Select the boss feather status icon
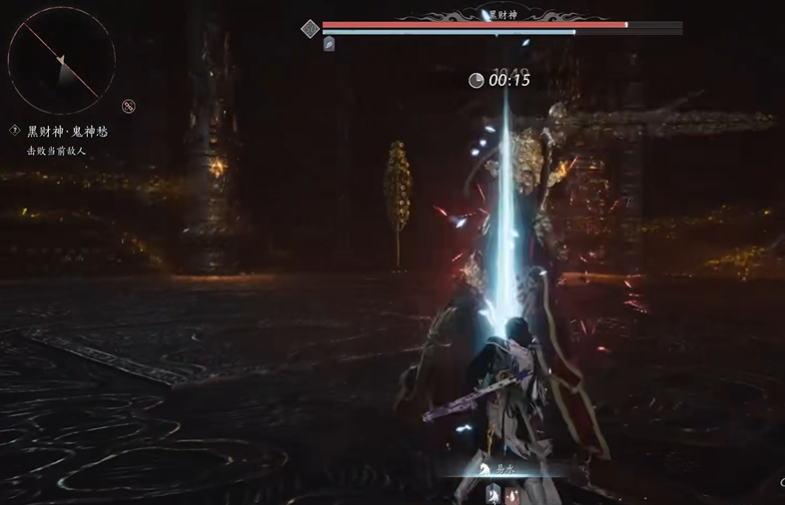Screen dimensions: 785x505 pos(329,44)
